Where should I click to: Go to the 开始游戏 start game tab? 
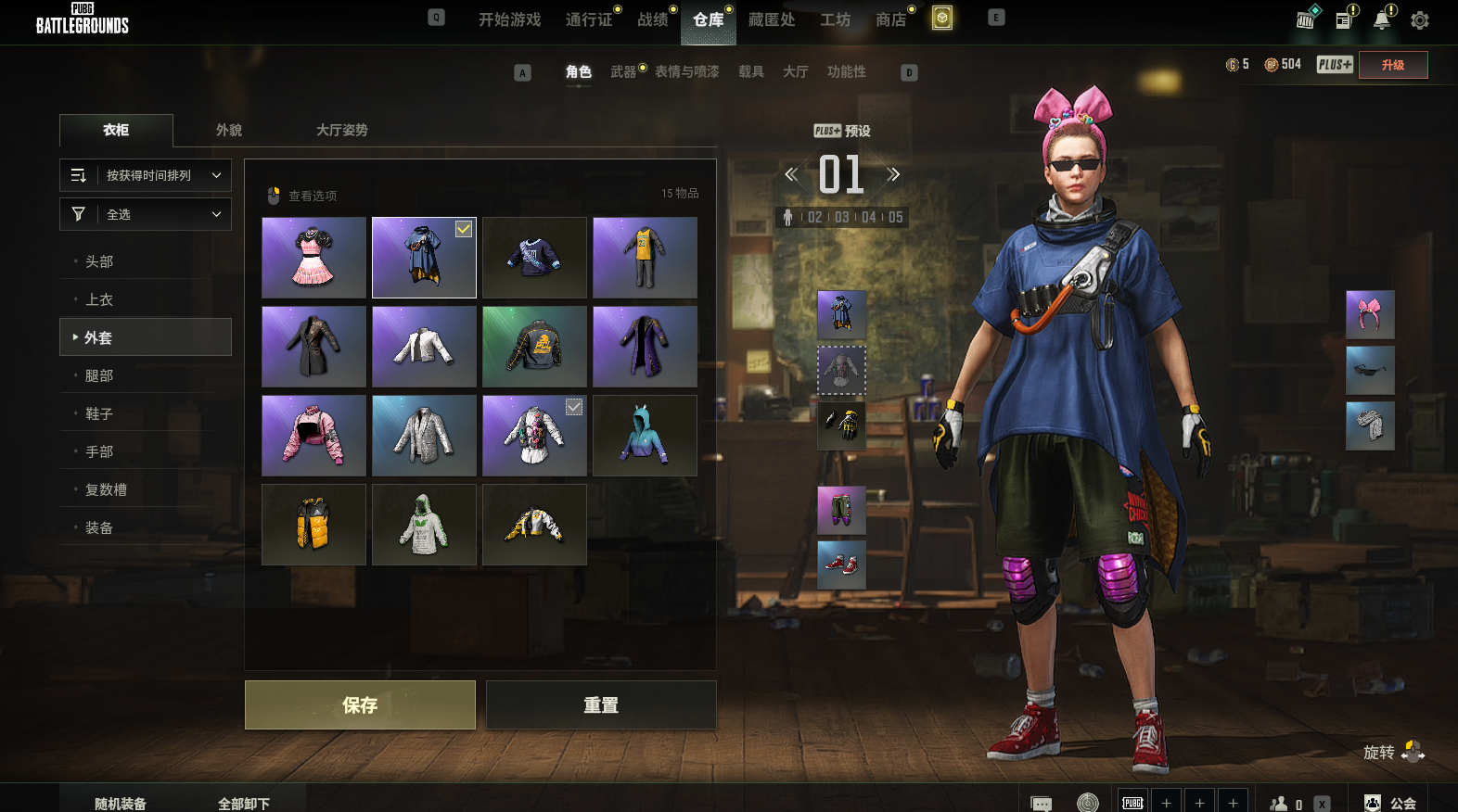click(509, 19)
